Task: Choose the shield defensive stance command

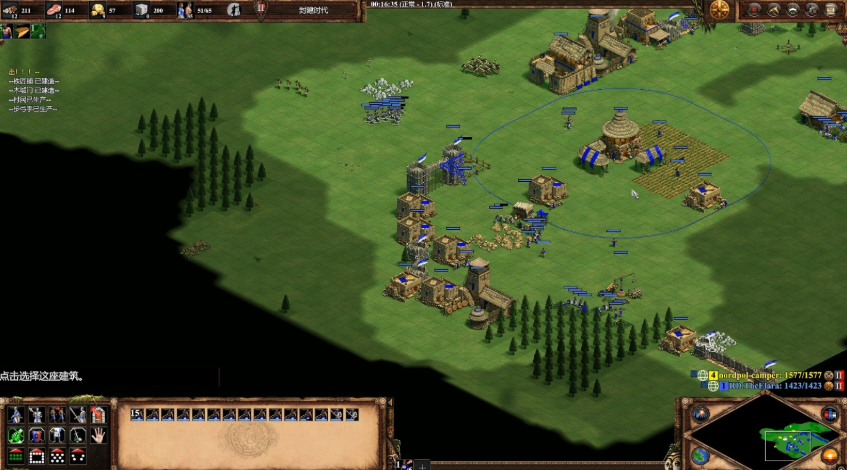Action: click(x=36, y=435)
